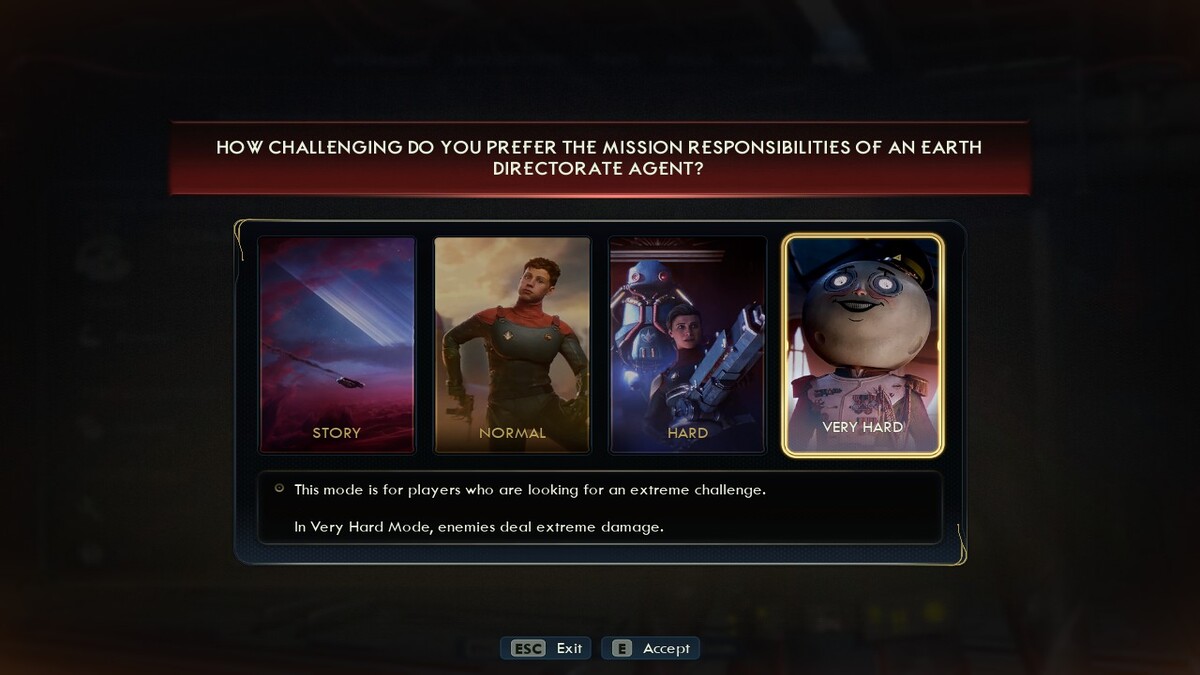This screenshot has width=1200, height=675.
Task: Click the Exit button
Action: click(x=546, y=648)
